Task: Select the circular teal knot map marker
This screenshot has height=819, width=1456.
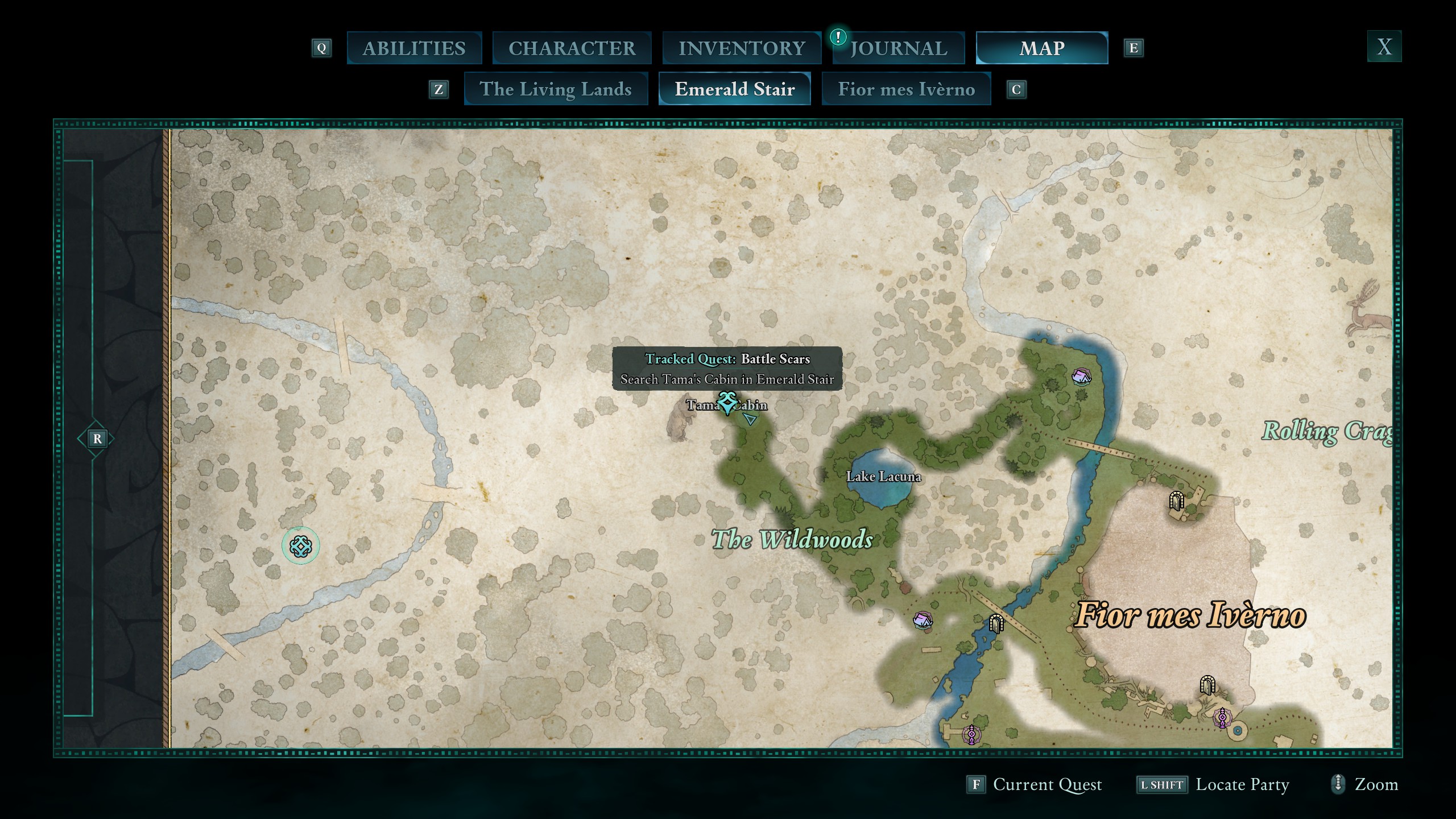Action: click(301, 546)
